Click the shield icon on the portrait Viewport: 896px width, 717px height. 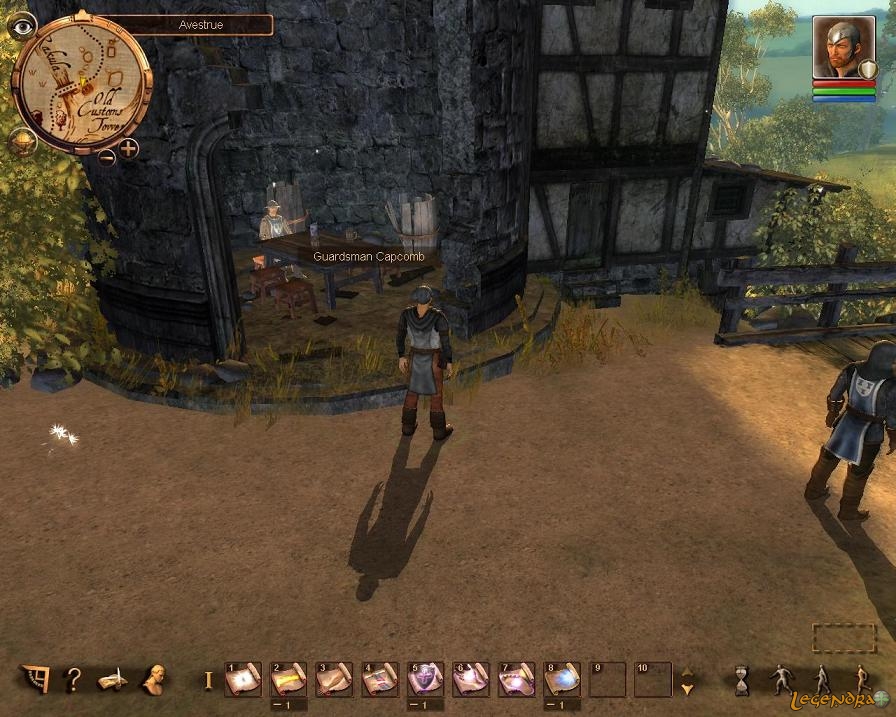click(868, 68)
